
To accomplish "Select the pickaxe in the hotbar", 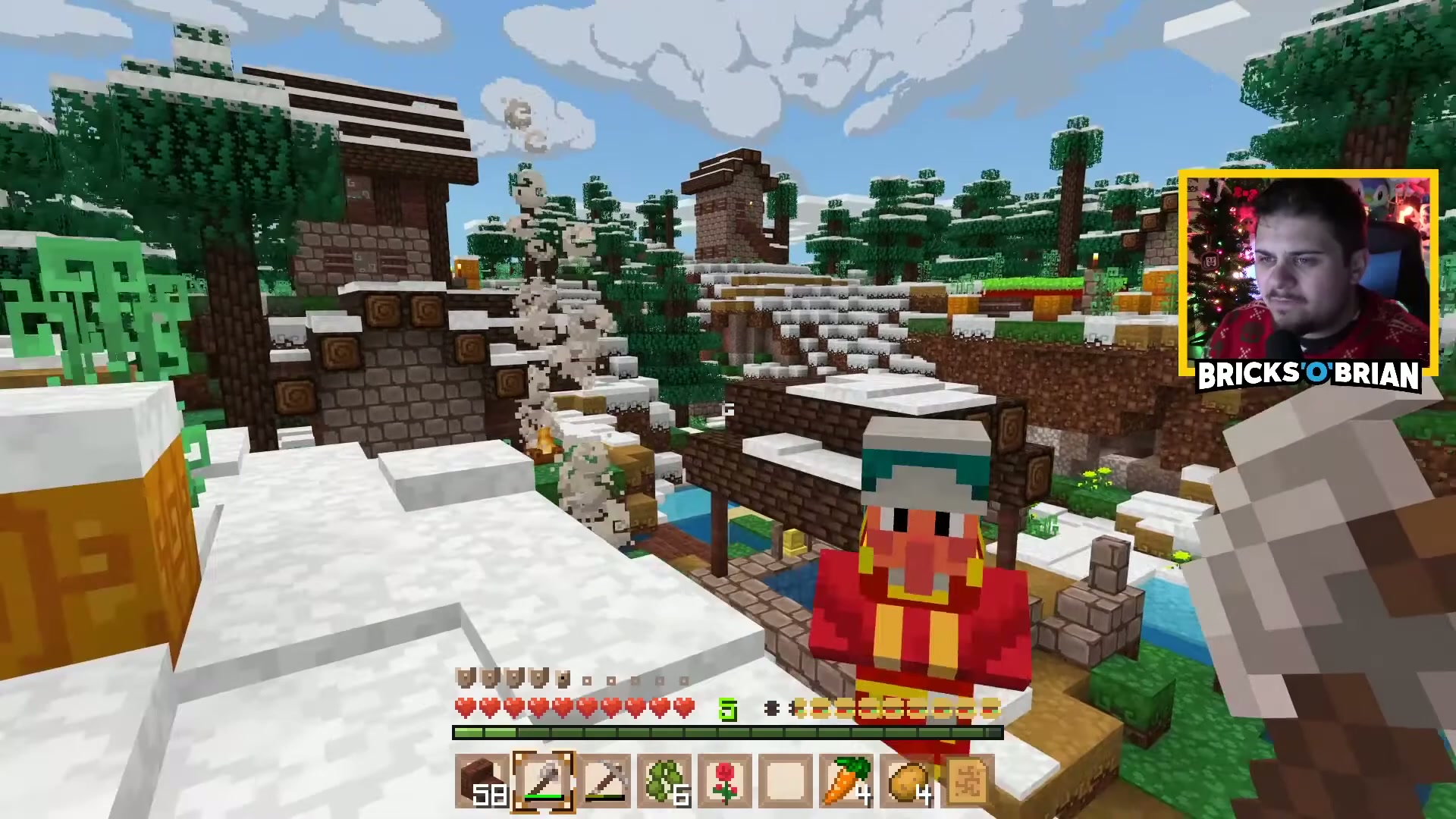I will [604, 781].
